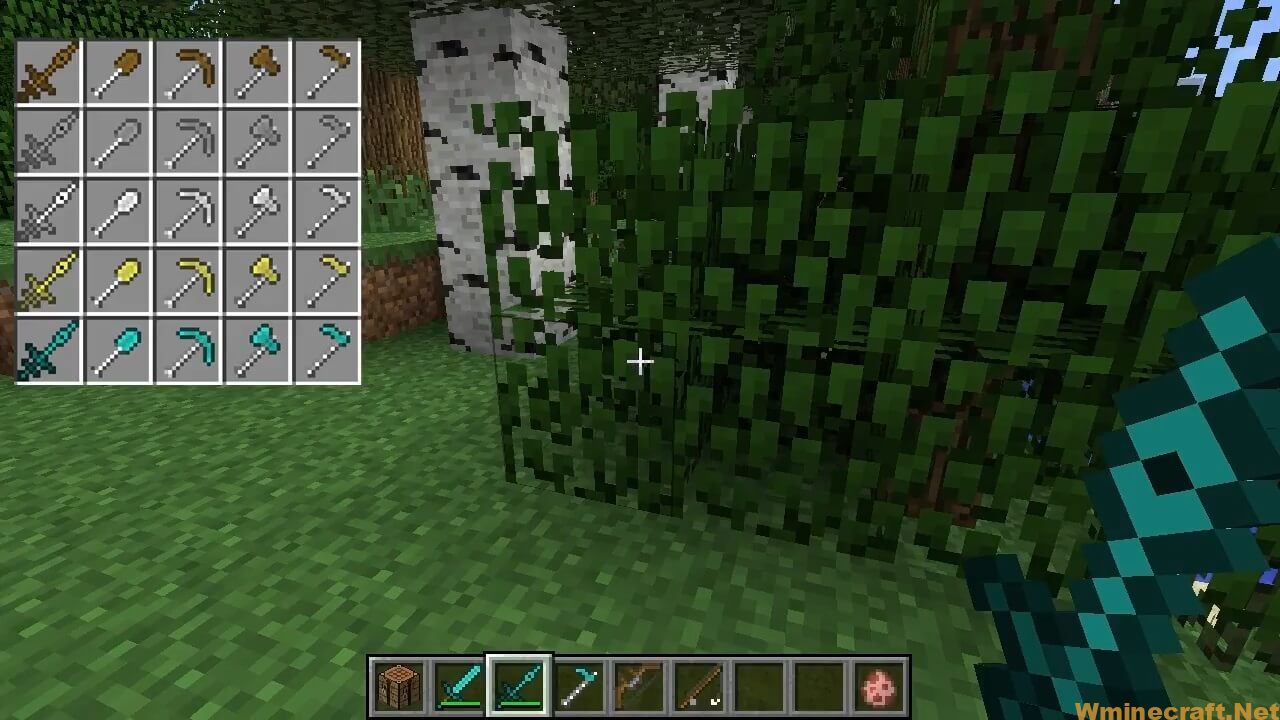Select the stone pickaxe in the inventory
This screenshot has width=1280, height=720.
point(187,140)
